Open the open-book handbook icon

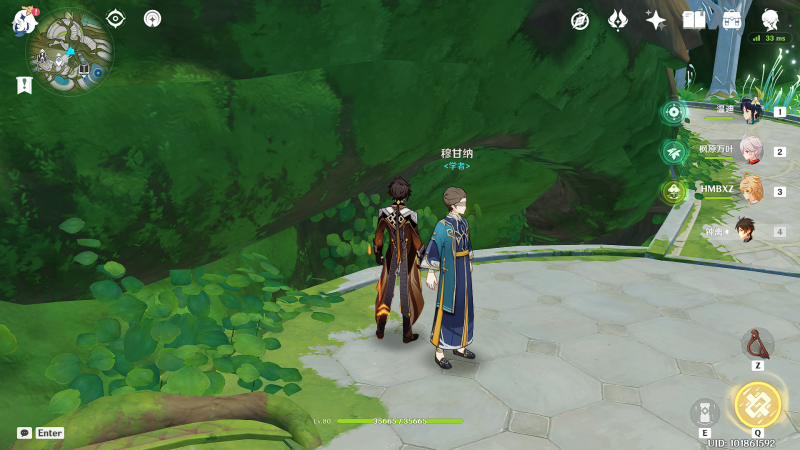click(x=693, y=20)
